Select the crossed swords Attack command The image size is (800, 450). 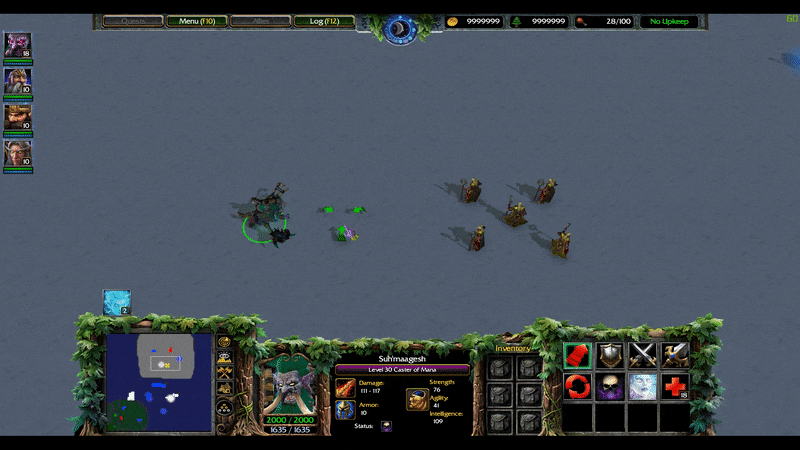point(642,355)
